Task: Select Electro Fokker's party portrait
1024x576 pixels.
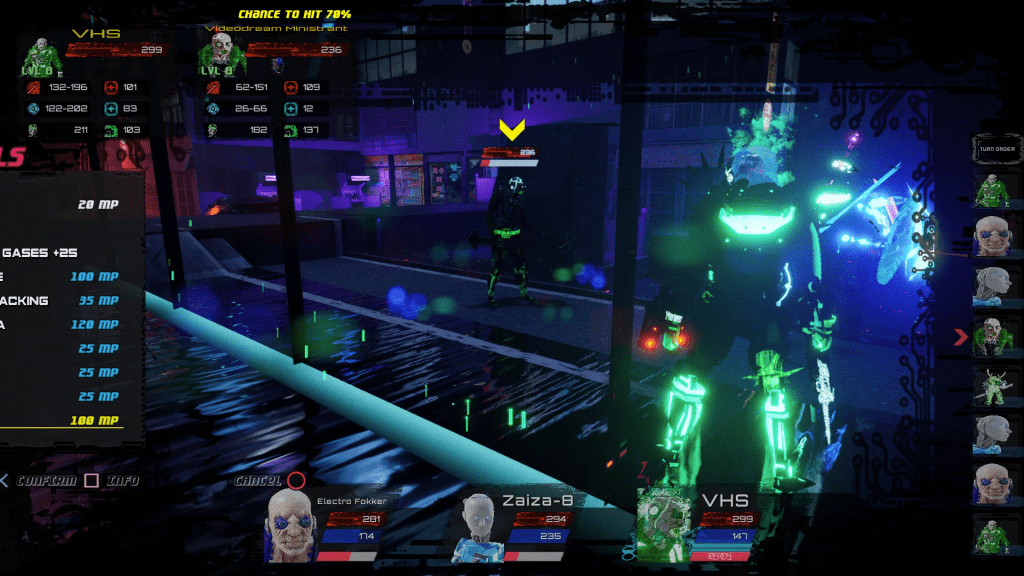Action: [290, 526]
